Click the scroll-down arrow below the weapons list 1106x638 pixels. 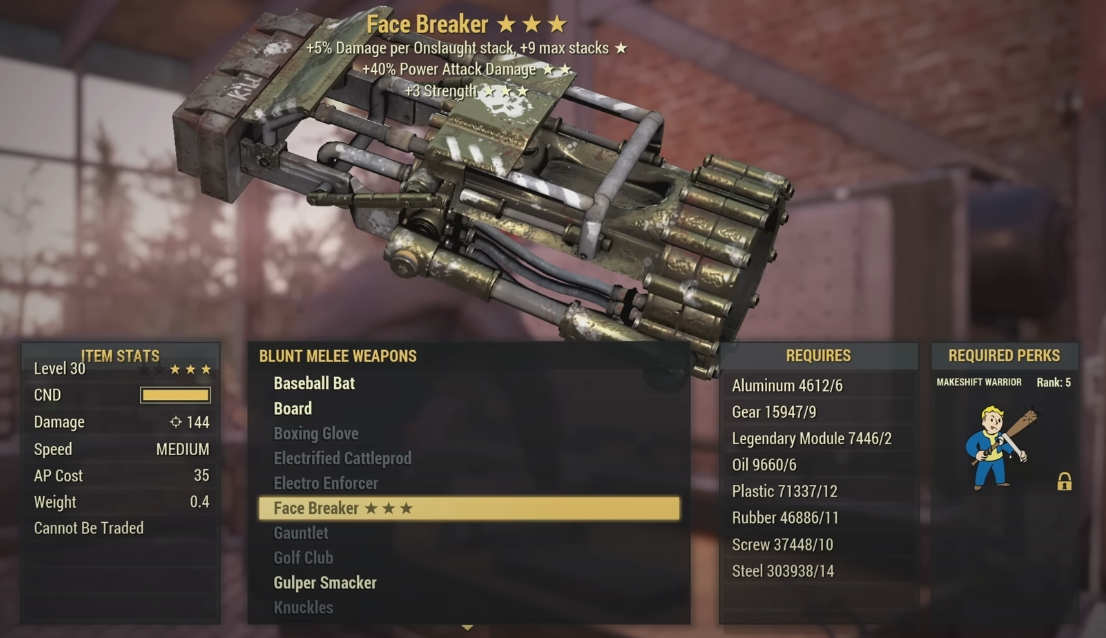pos(467,628)
